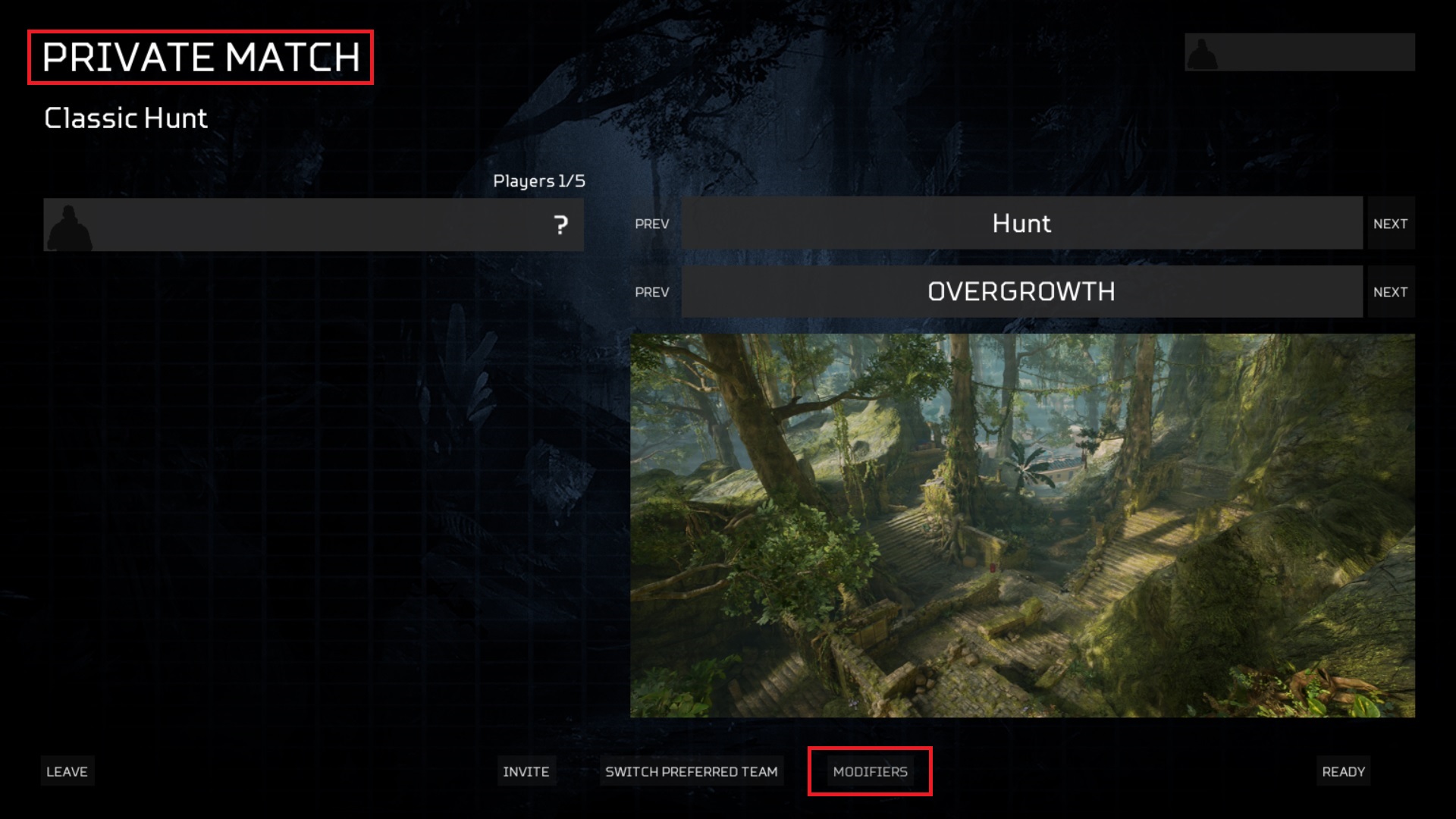This screenshot has height=819, width=1456.
Task: Open the profile card in top corner
Action: coord(1299,52)
